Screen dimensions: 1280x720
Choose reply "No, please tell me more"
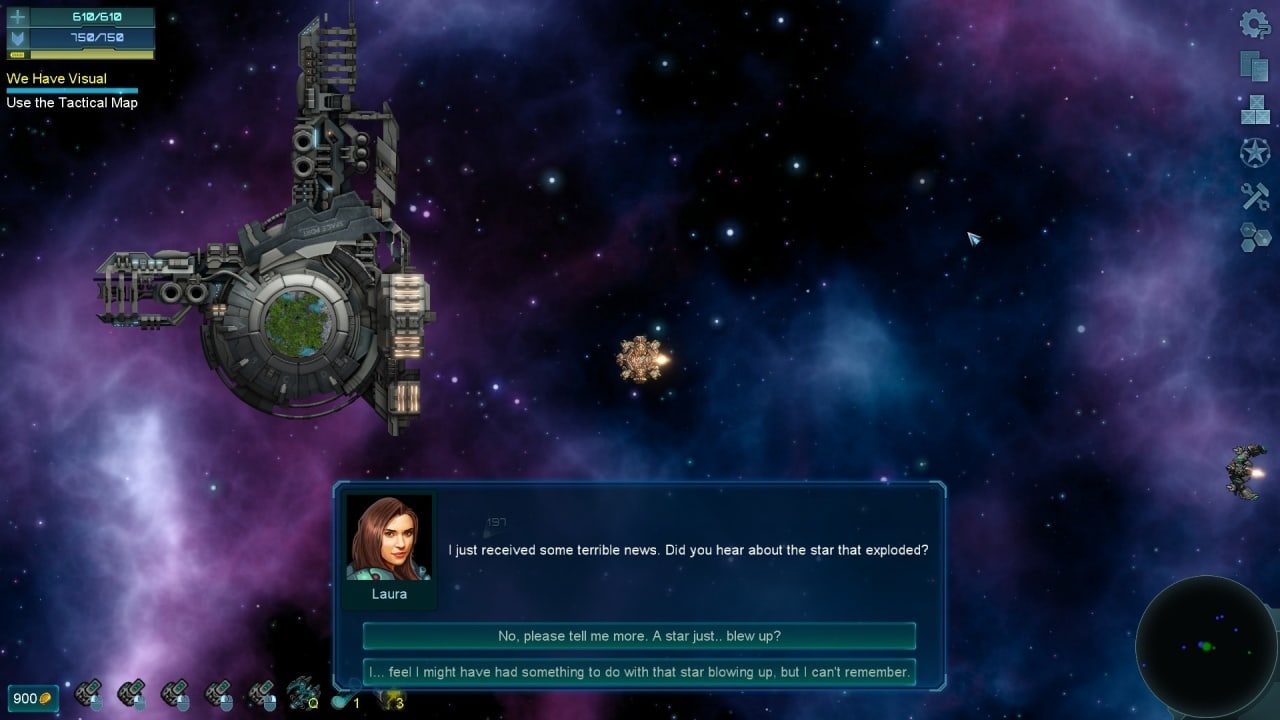tap(639, 636)
